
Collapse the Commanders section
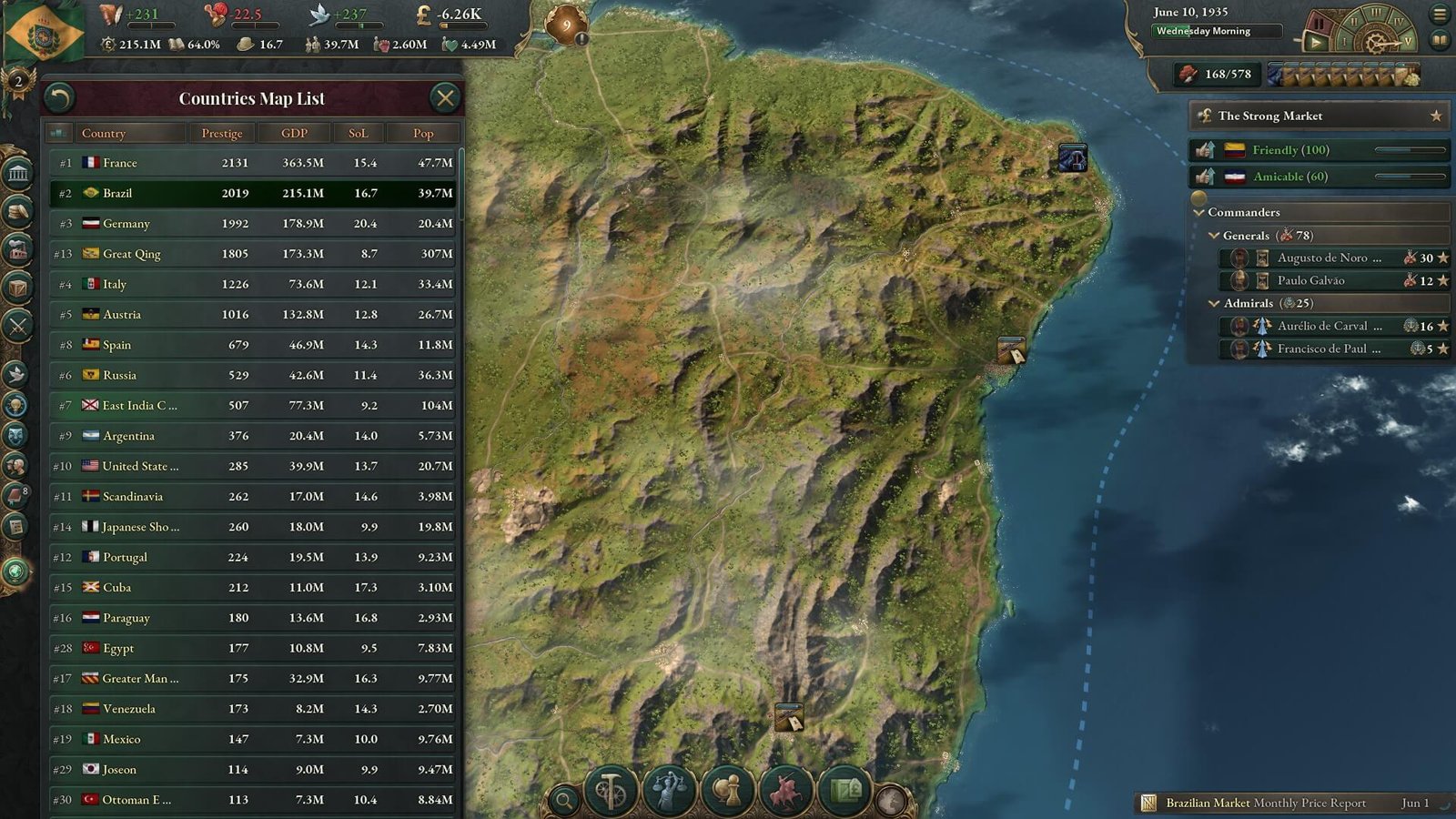1199,211
